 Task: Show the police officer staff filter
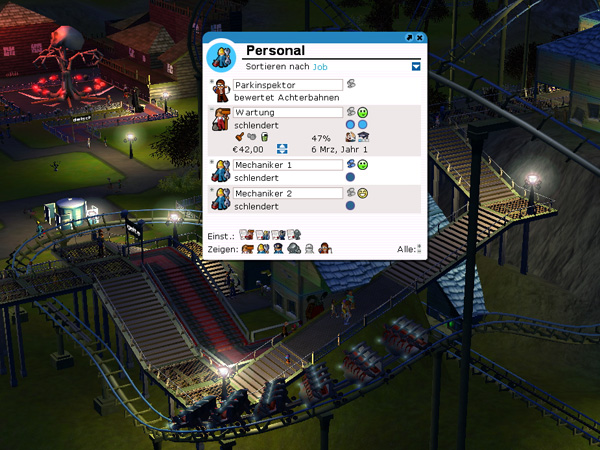click(x=278, y=248)
